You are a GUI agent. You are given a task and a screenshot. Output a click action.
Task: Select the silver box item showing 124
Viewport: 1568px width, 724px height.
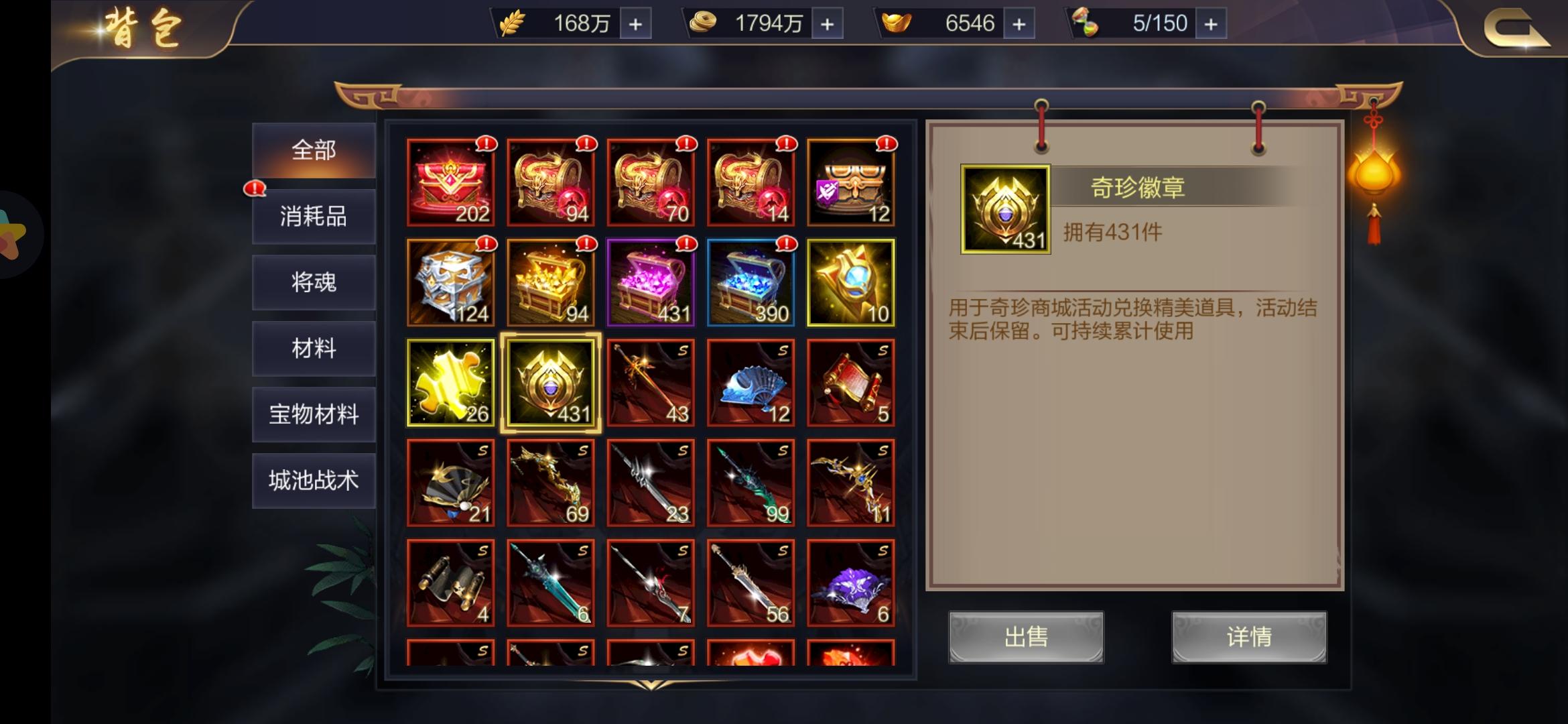click(451, 282)
